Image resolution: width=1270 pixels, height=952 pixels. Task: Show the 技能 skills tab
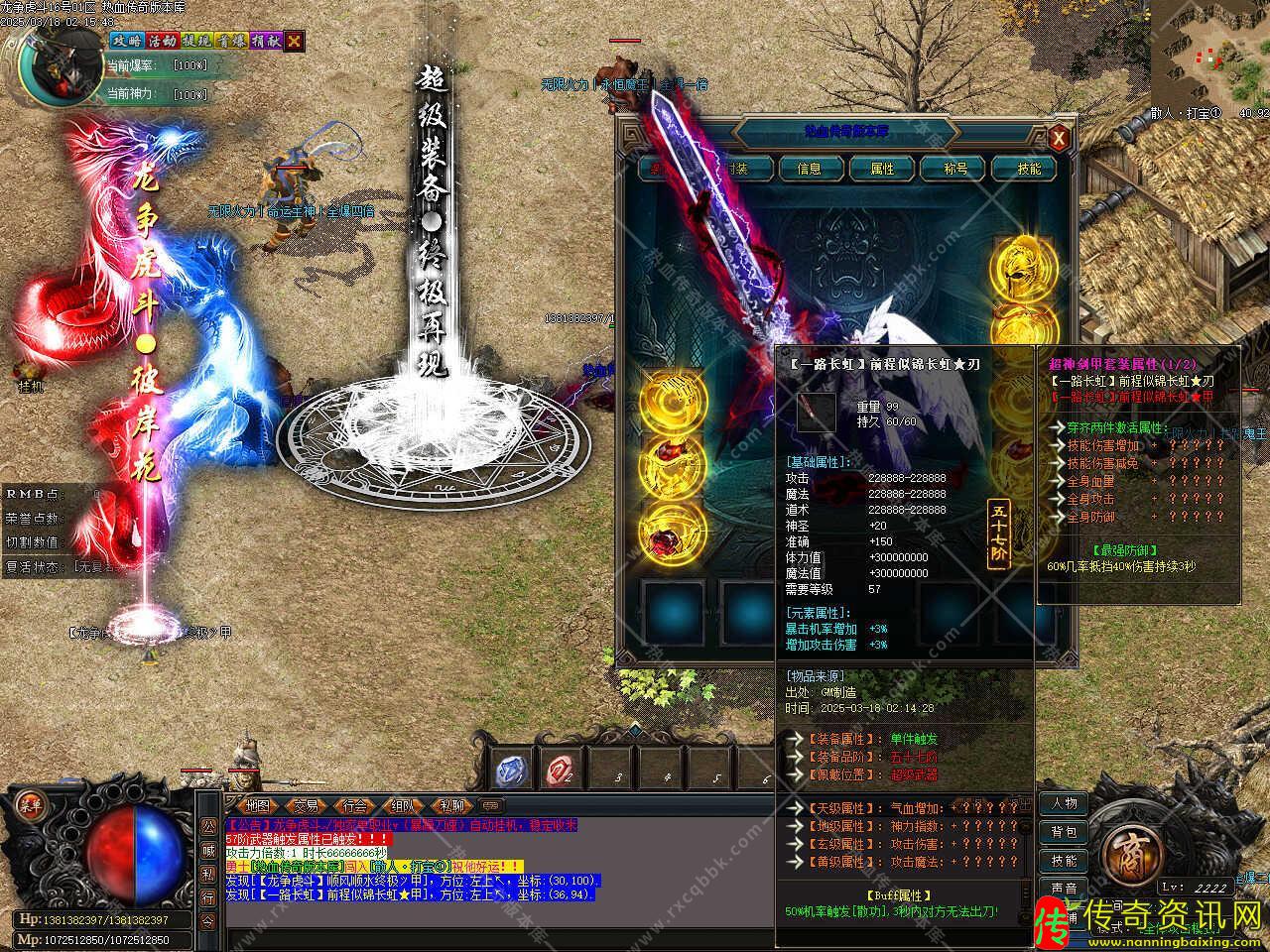click(x=1029, y=169)
